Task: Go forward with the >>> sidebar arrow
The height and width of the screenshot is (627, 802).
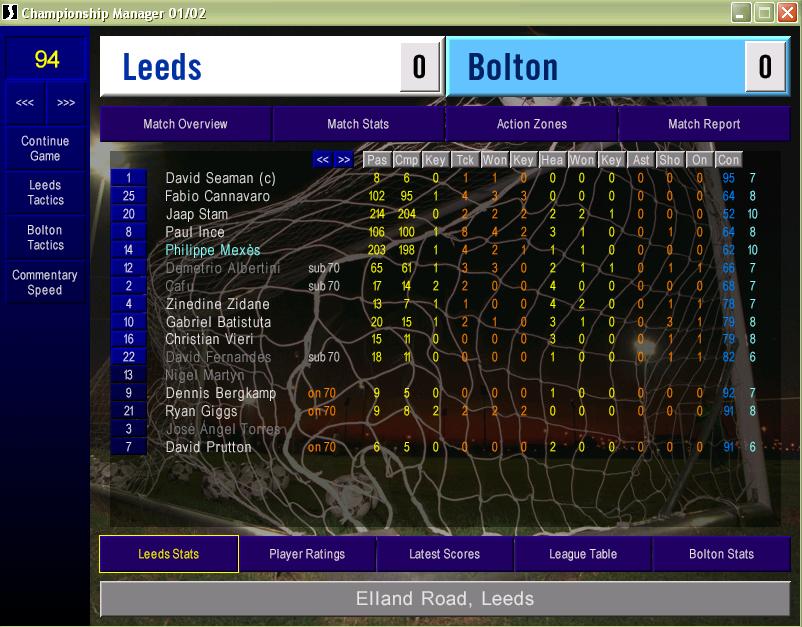Action: pyautogui.click(x=66, y=103)
